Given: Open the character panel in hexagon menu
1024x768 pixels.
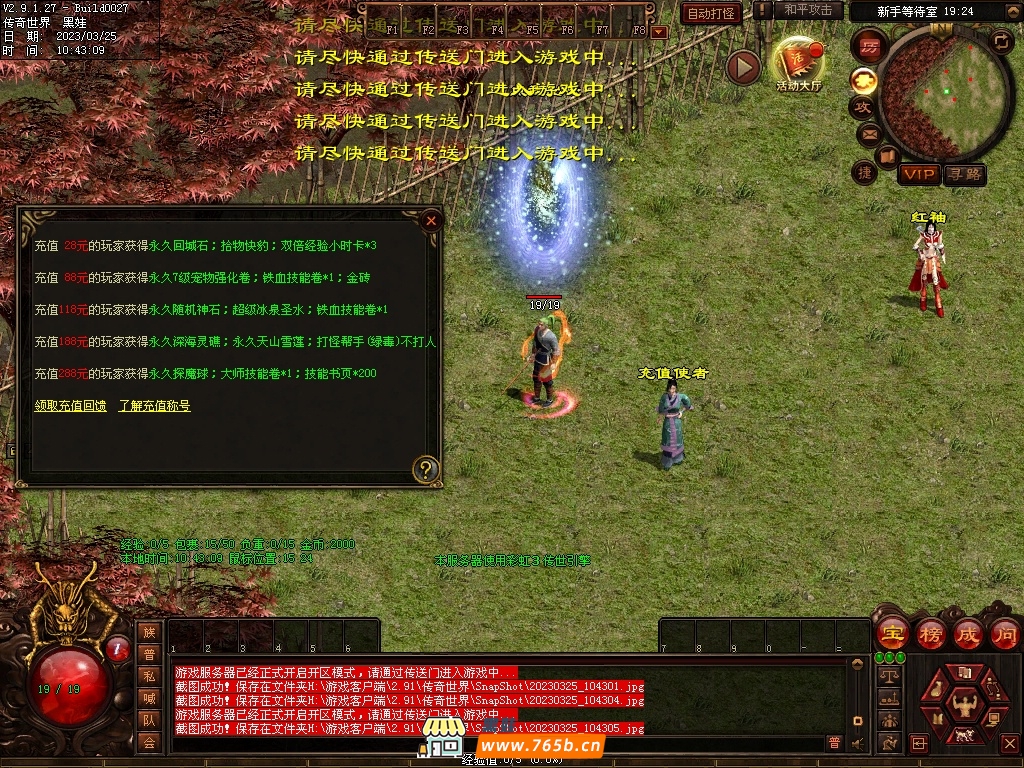Looking at the screenshot, I should [965, 703].
